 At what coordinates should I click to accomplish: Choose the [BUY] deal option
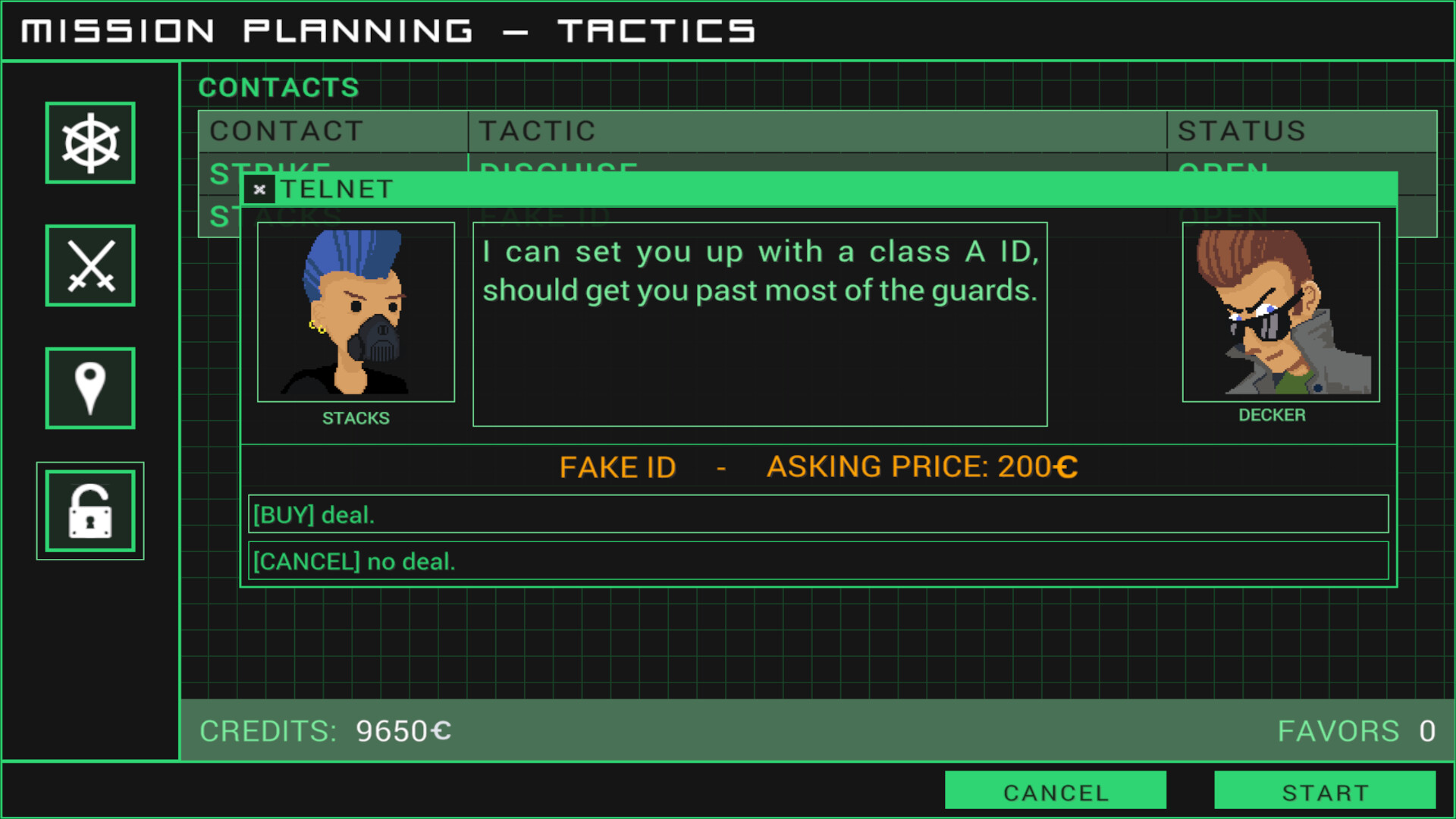(819, 514)
